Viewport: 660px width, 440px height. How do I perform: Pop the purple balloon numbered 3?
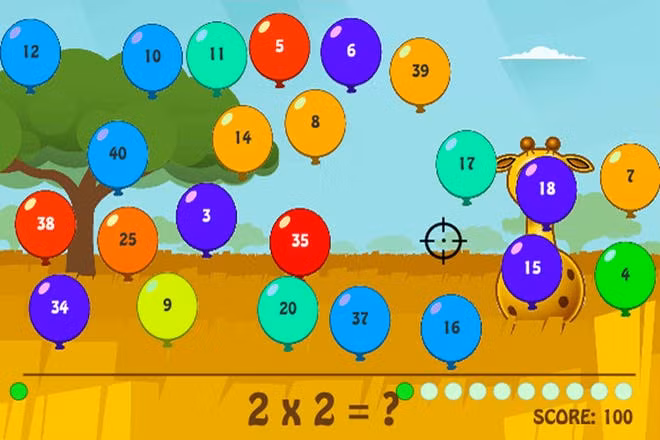coord(206,215)
